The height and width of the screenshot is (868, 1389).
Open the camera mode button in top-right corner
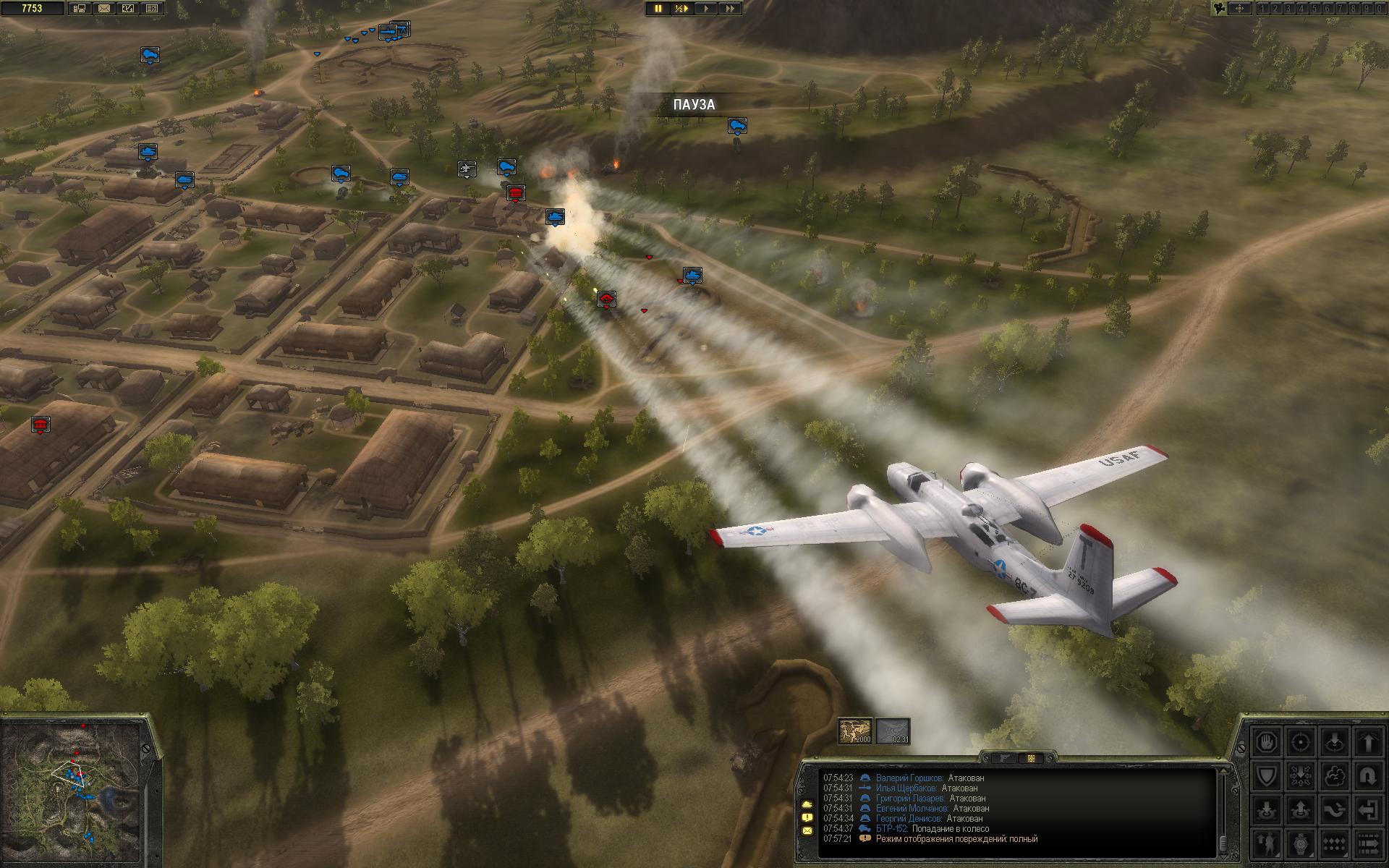click(x=1220, y=9)
